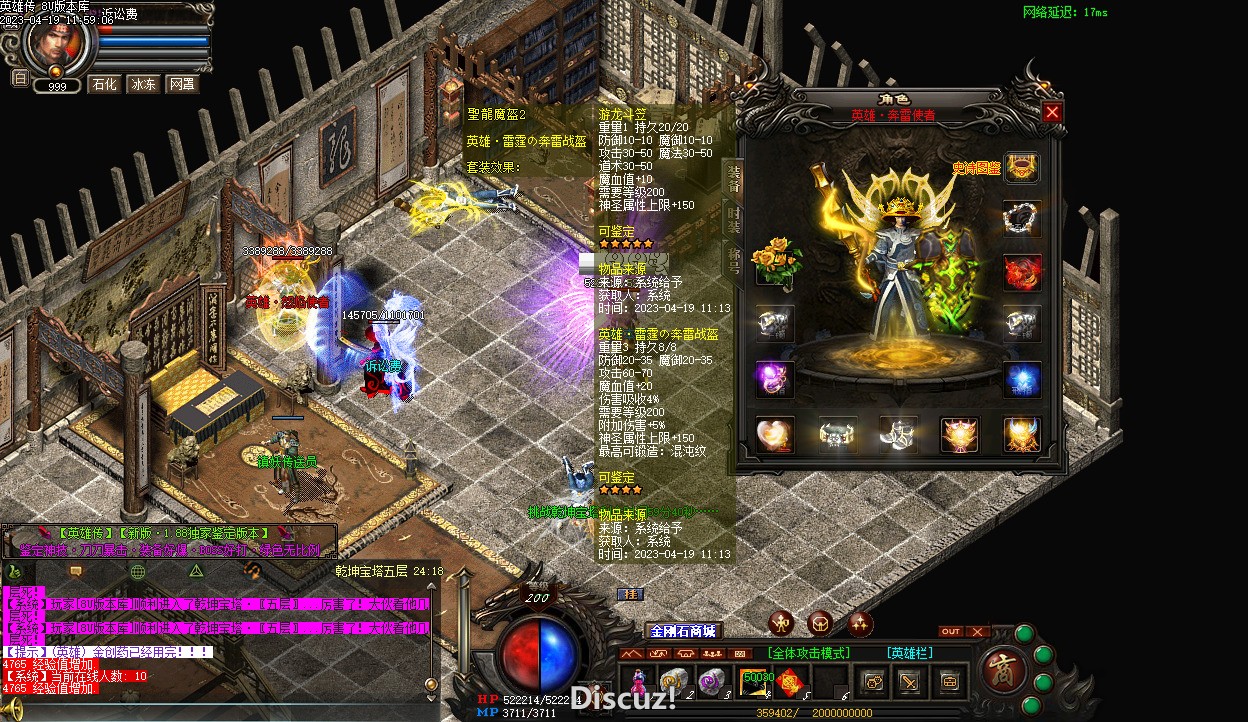
Task: Use the pink potion in hotbar slot
Action: pyautogui.click(x=637, y=681)
